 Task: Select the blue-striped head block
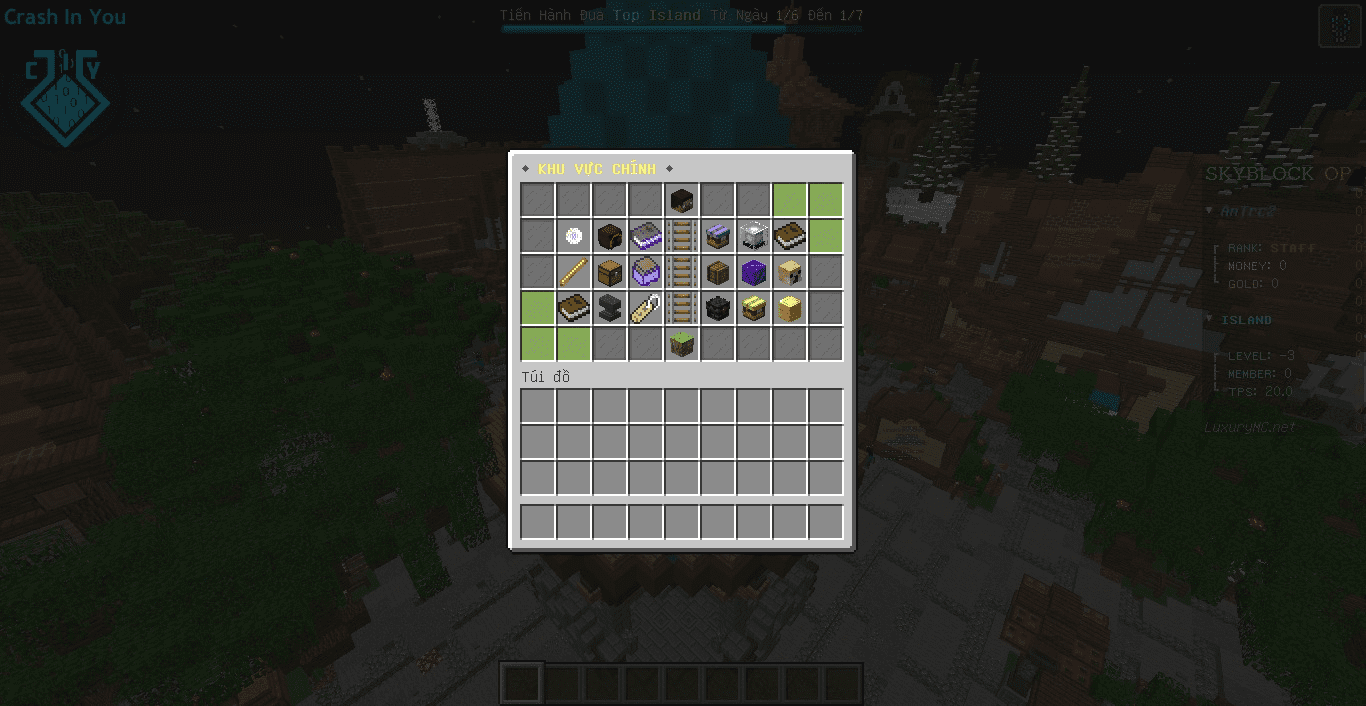[x=718, y=236]
